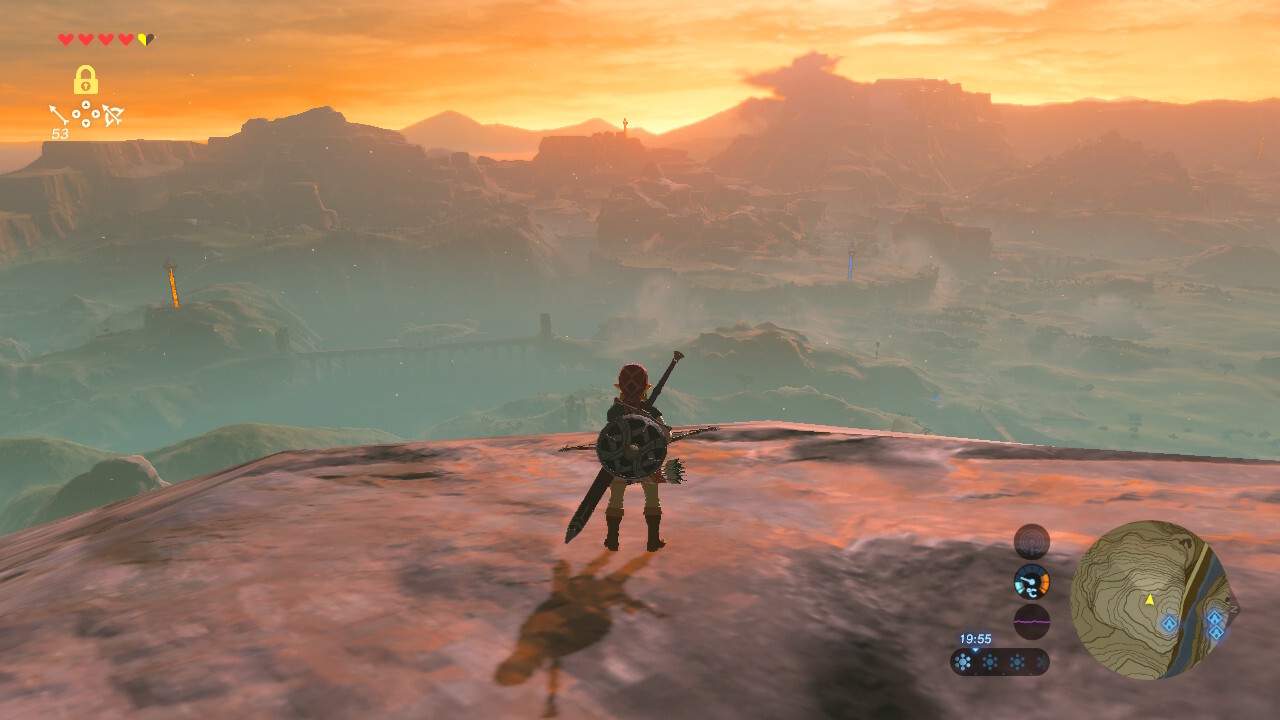
Task: Choose the bow weapon icon
Action: point(113,115)
